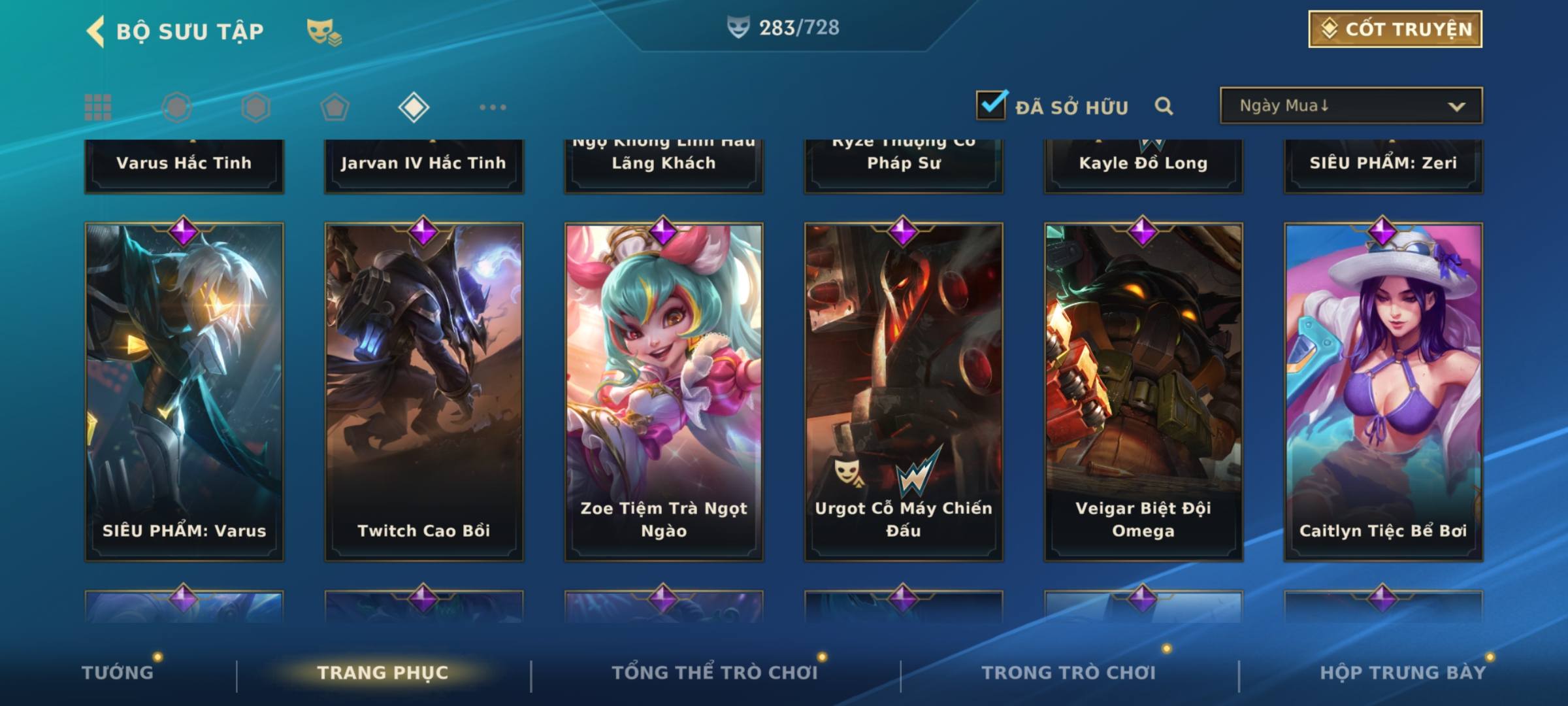
Task: View Zoe Tiệm Trà Ngọt Ngào skin
Action: click(x=664, y=391)
